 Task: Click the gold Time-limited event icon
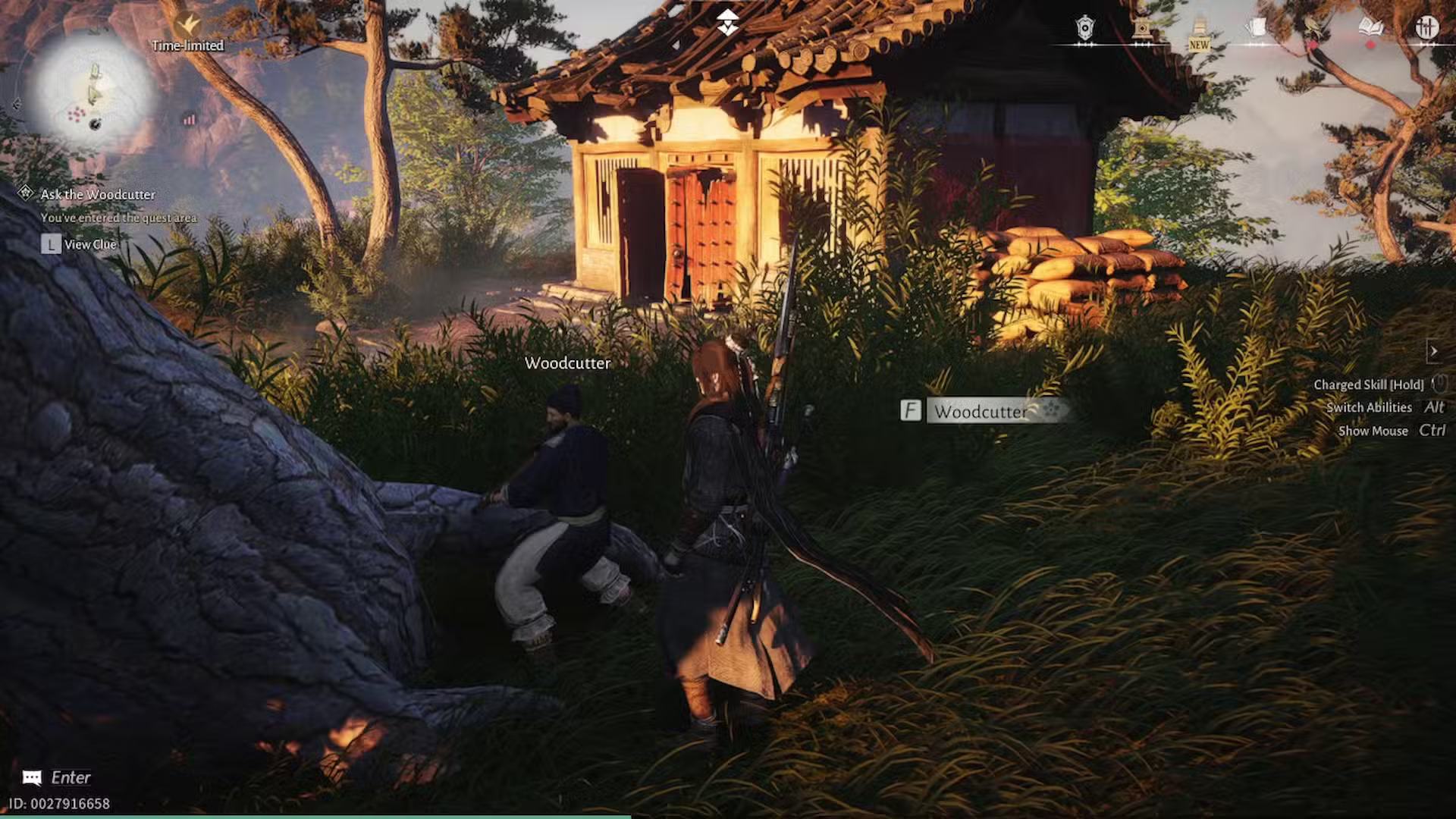[x=188, y=21]
